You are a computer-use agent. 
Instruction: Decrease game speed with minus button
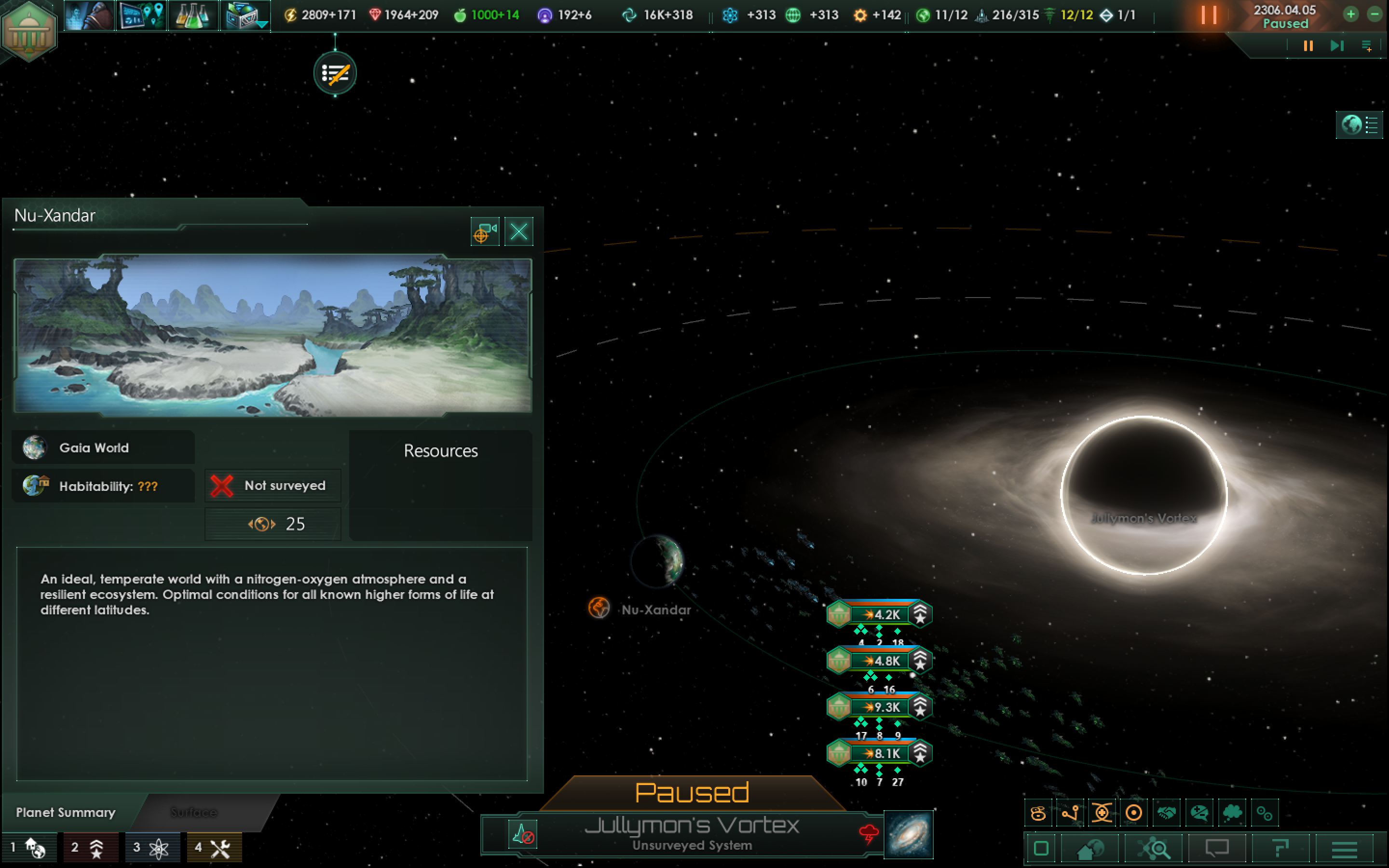(x=1375, y=15)
